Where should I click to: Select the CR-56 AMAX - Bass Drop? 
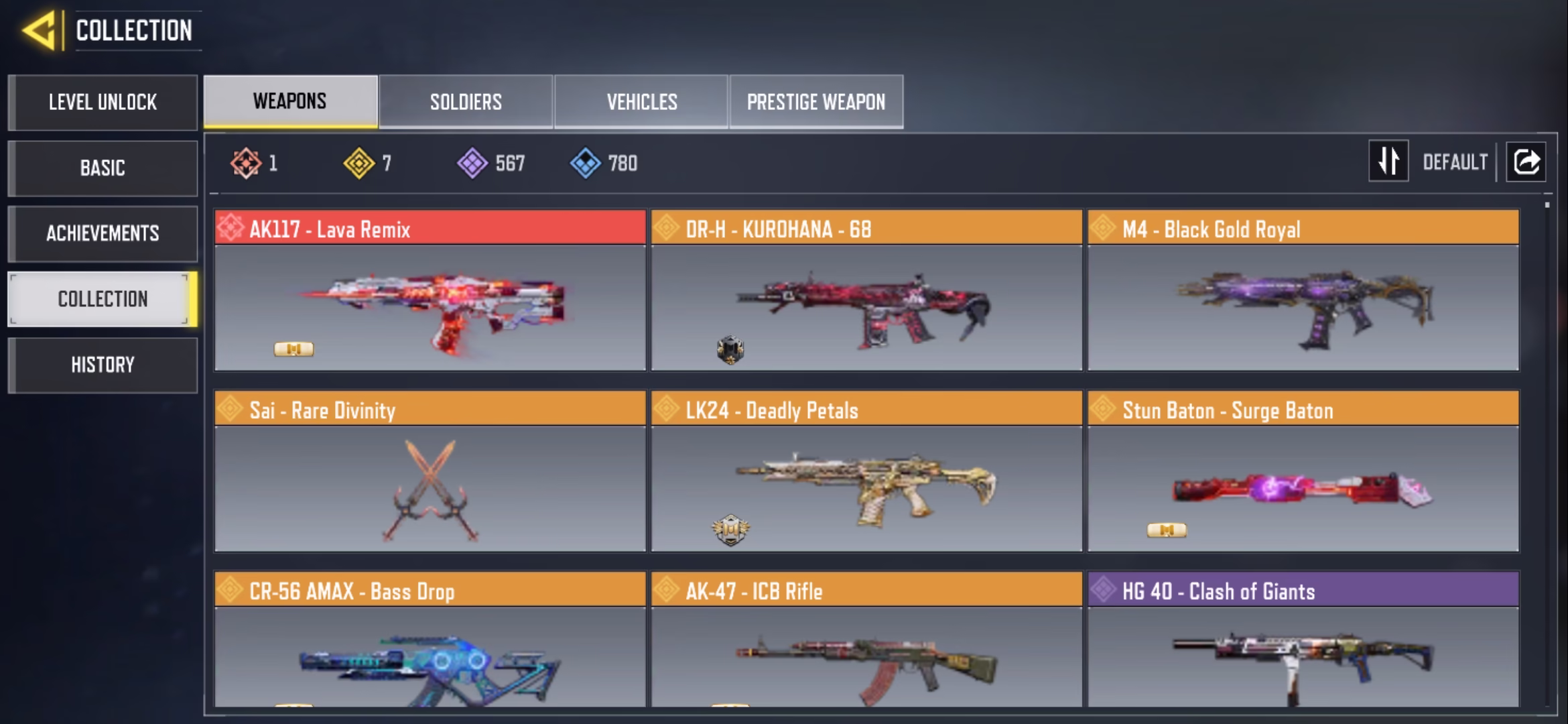click(x=430, y=639)
